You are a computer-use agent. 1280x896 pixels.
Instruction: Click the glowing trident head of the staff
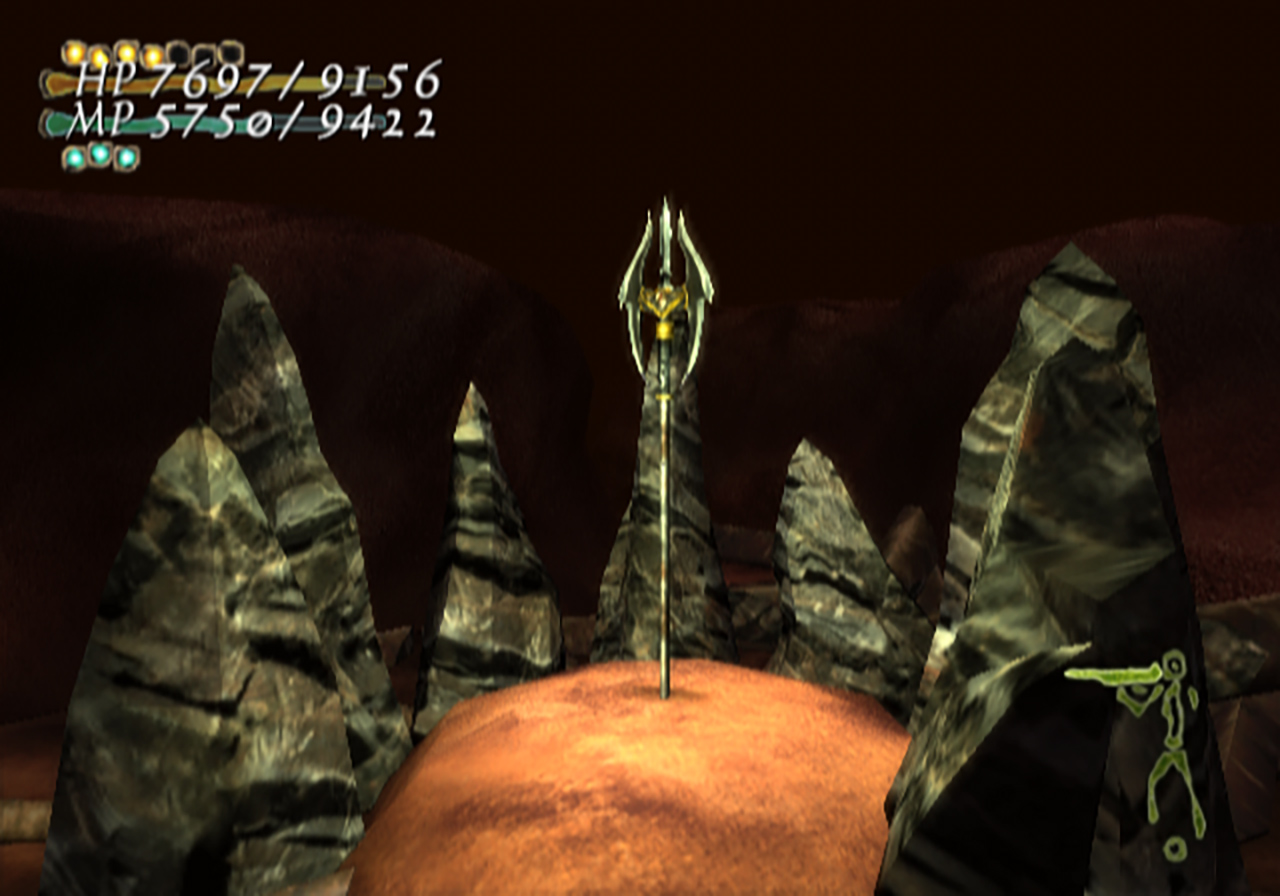663,270
